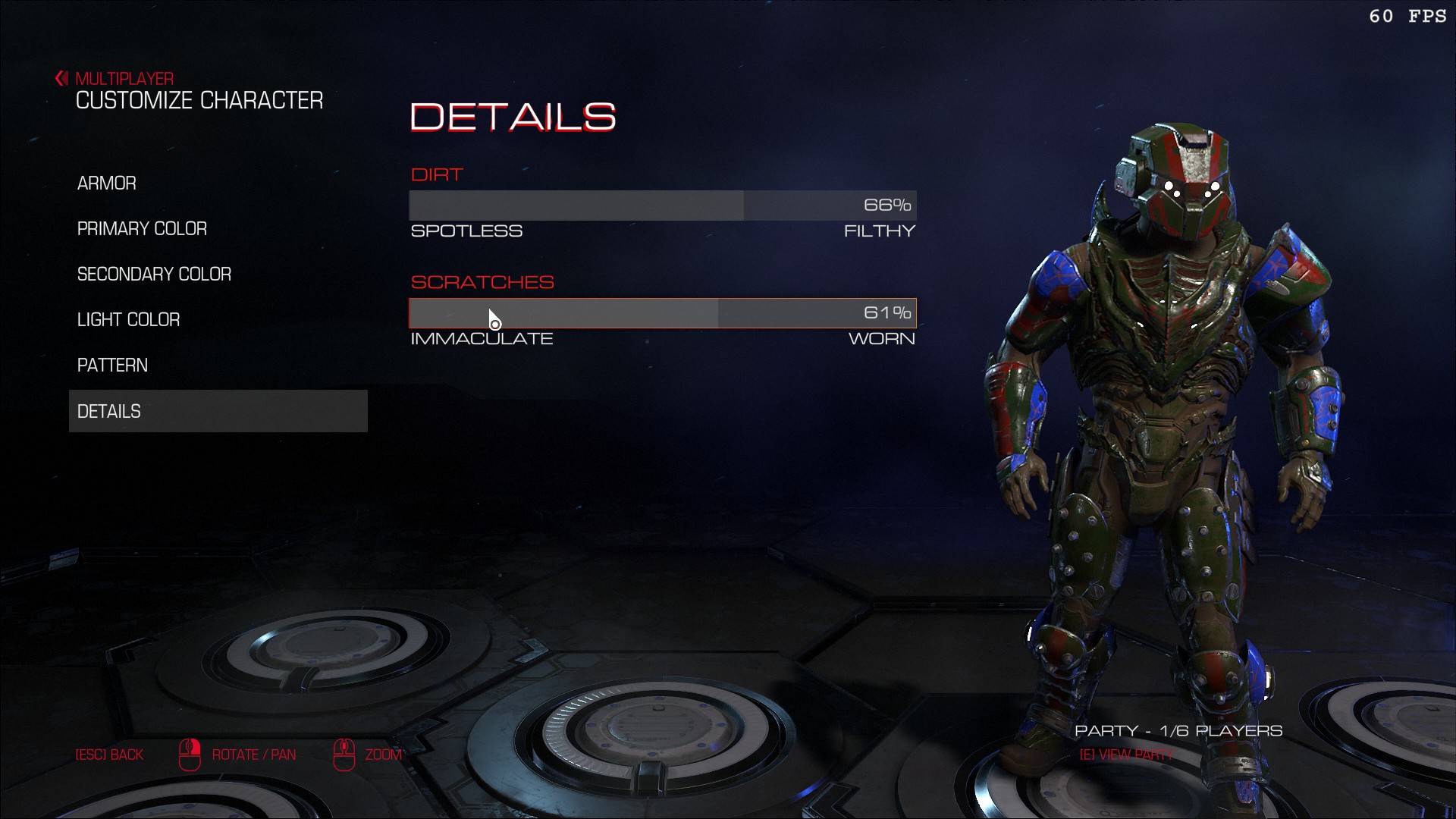The image size is (1456, 819).
Task: Click the Back button at bottom left
Action: click(x=109, y=755)
